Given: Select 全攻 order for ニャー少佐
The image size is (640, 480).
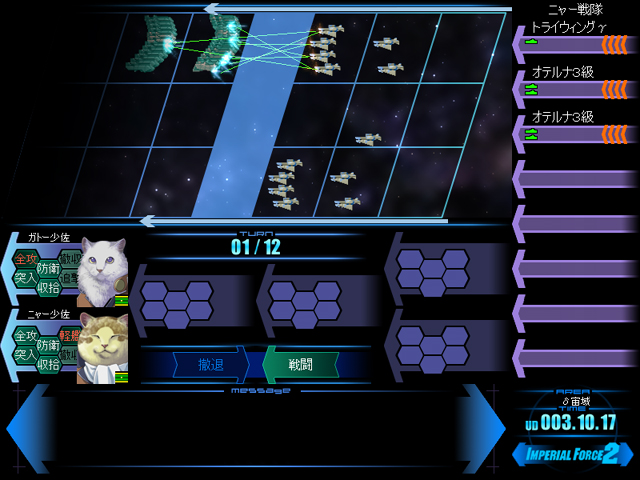Looking at the screenshot, I should [26, 335].
